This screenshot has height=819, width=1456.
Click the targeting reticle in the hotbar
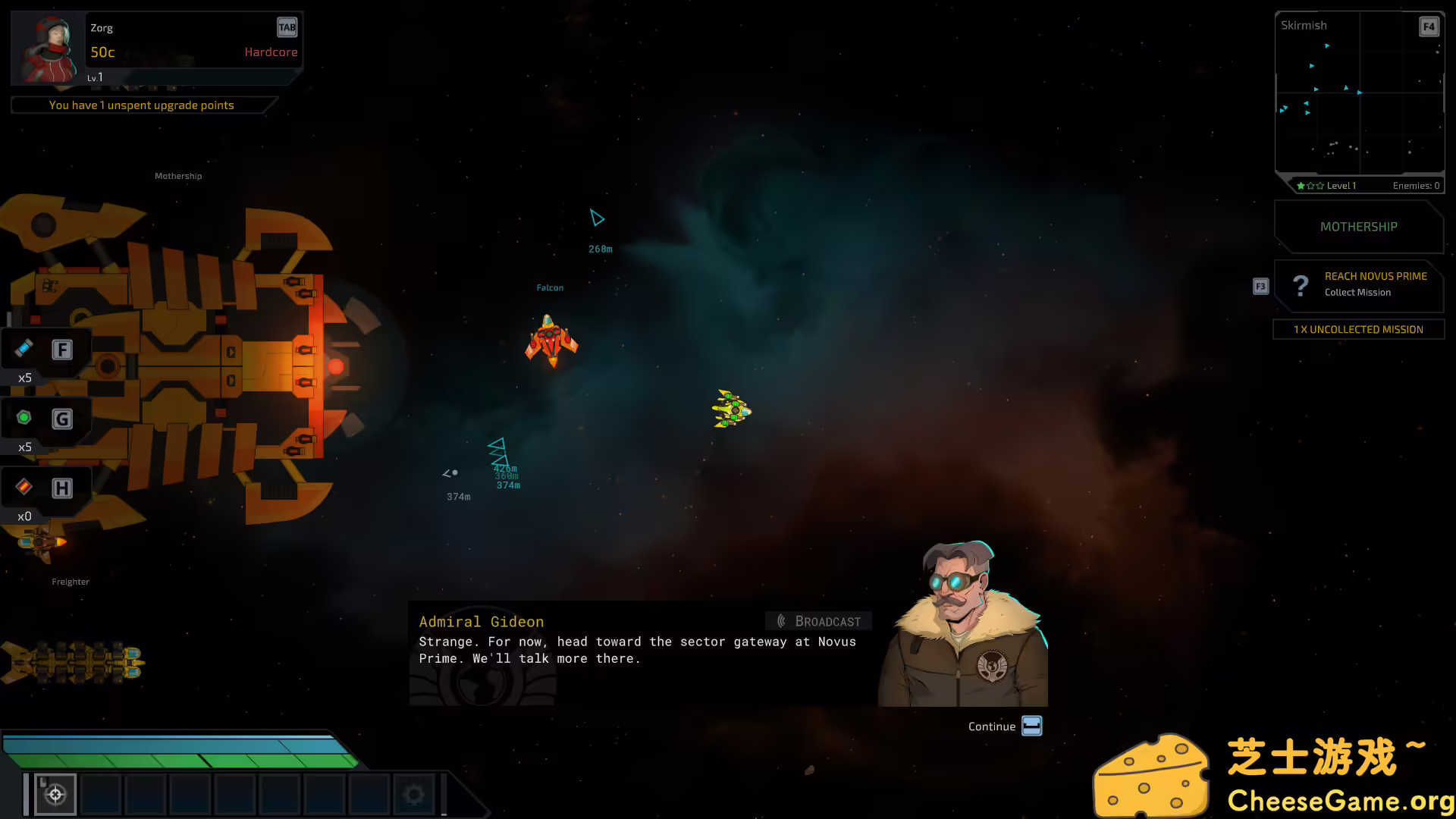click(x=54, y=793)
